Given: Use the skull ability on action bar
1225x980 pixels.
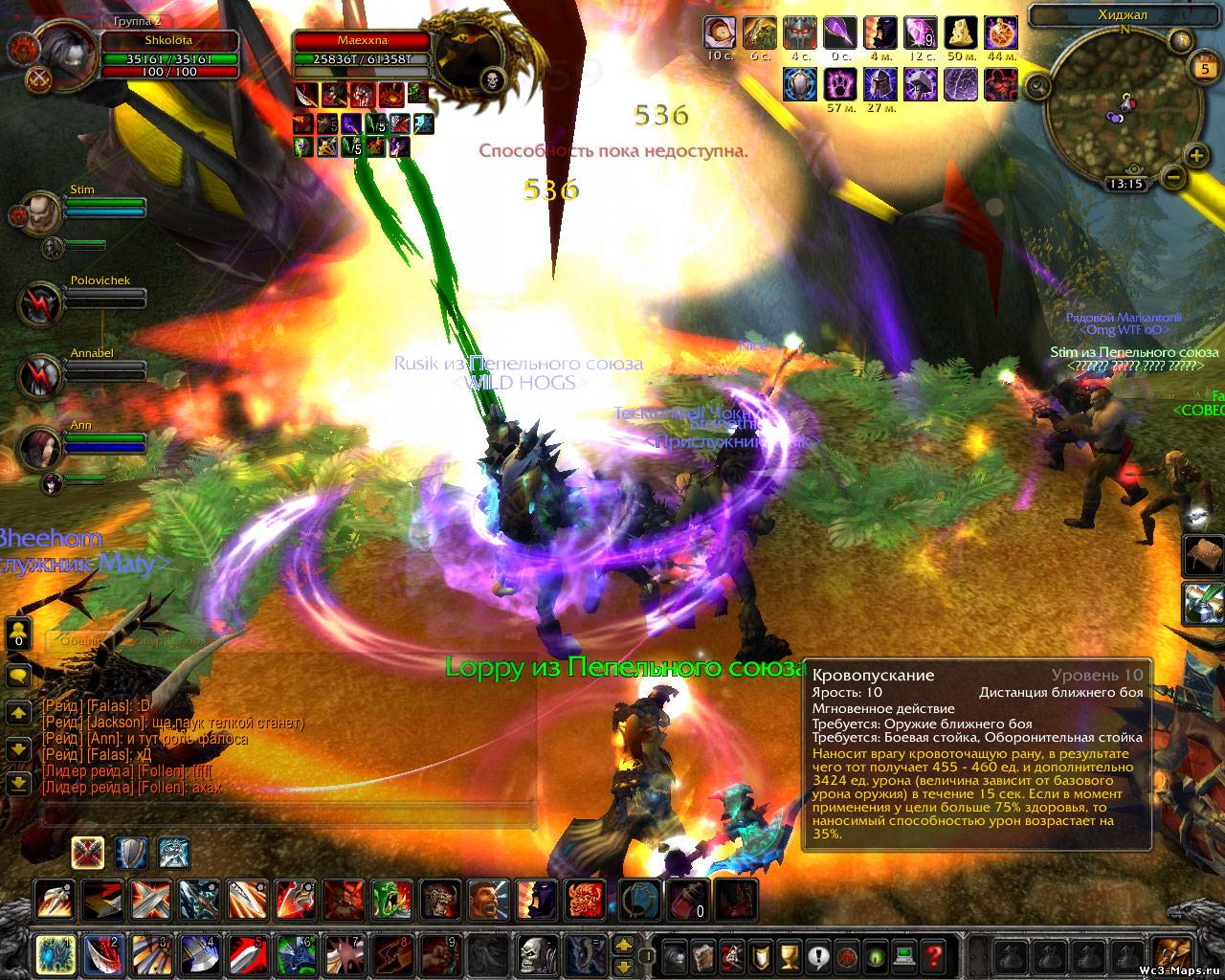Looking at the screenshot, I should tap(535, 954).
